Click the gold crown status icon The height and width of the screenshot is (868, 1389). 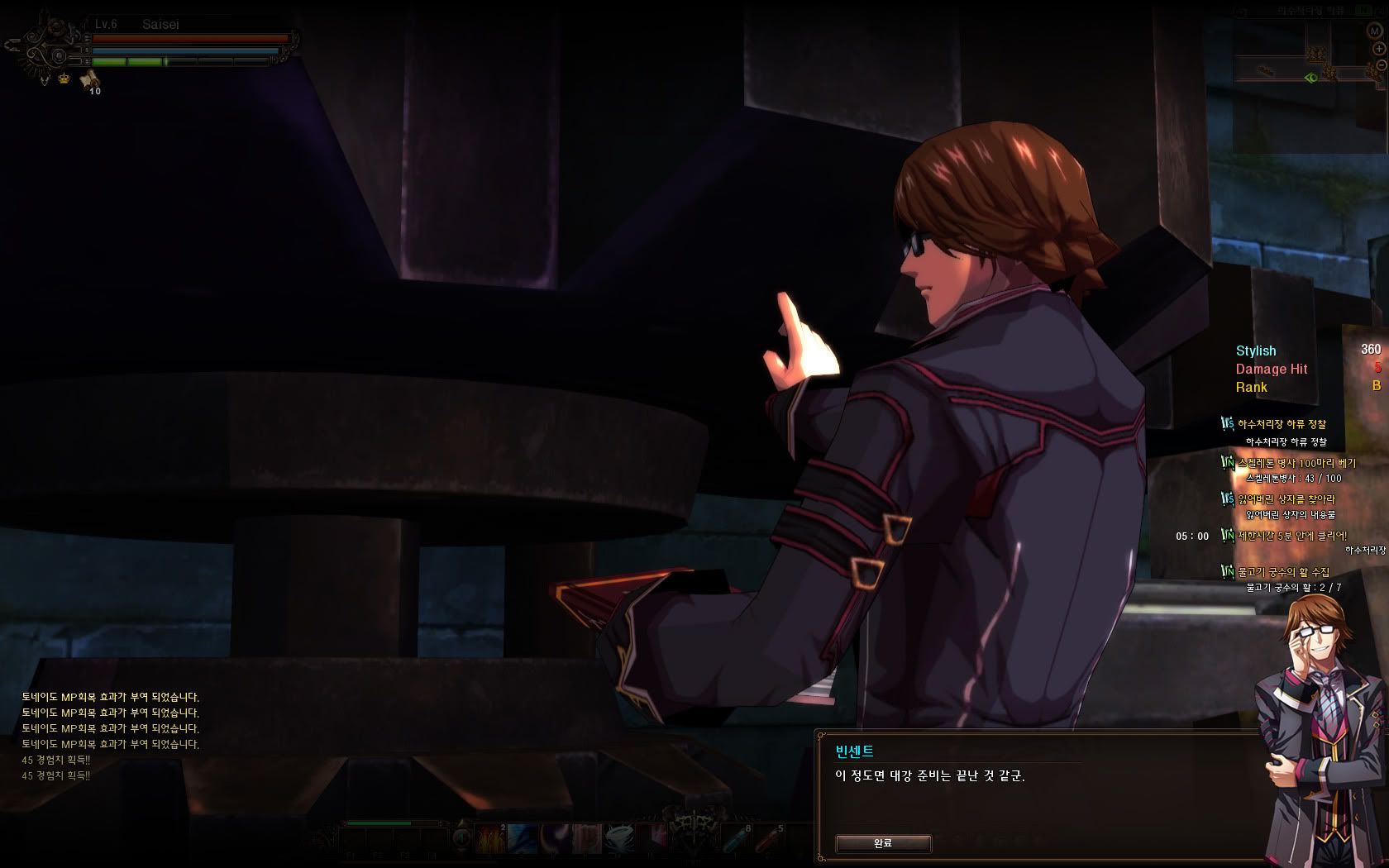click(x=64, y=79)
